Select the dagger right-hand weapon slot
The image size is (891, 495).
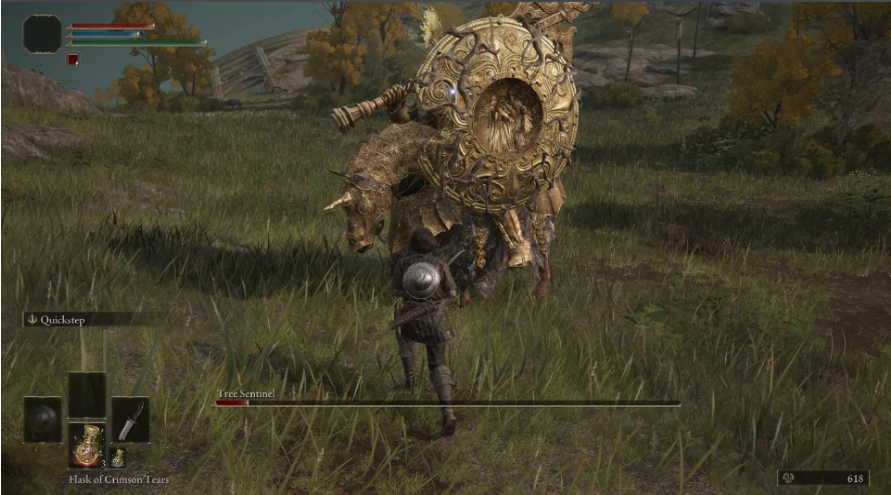(130, 419)
